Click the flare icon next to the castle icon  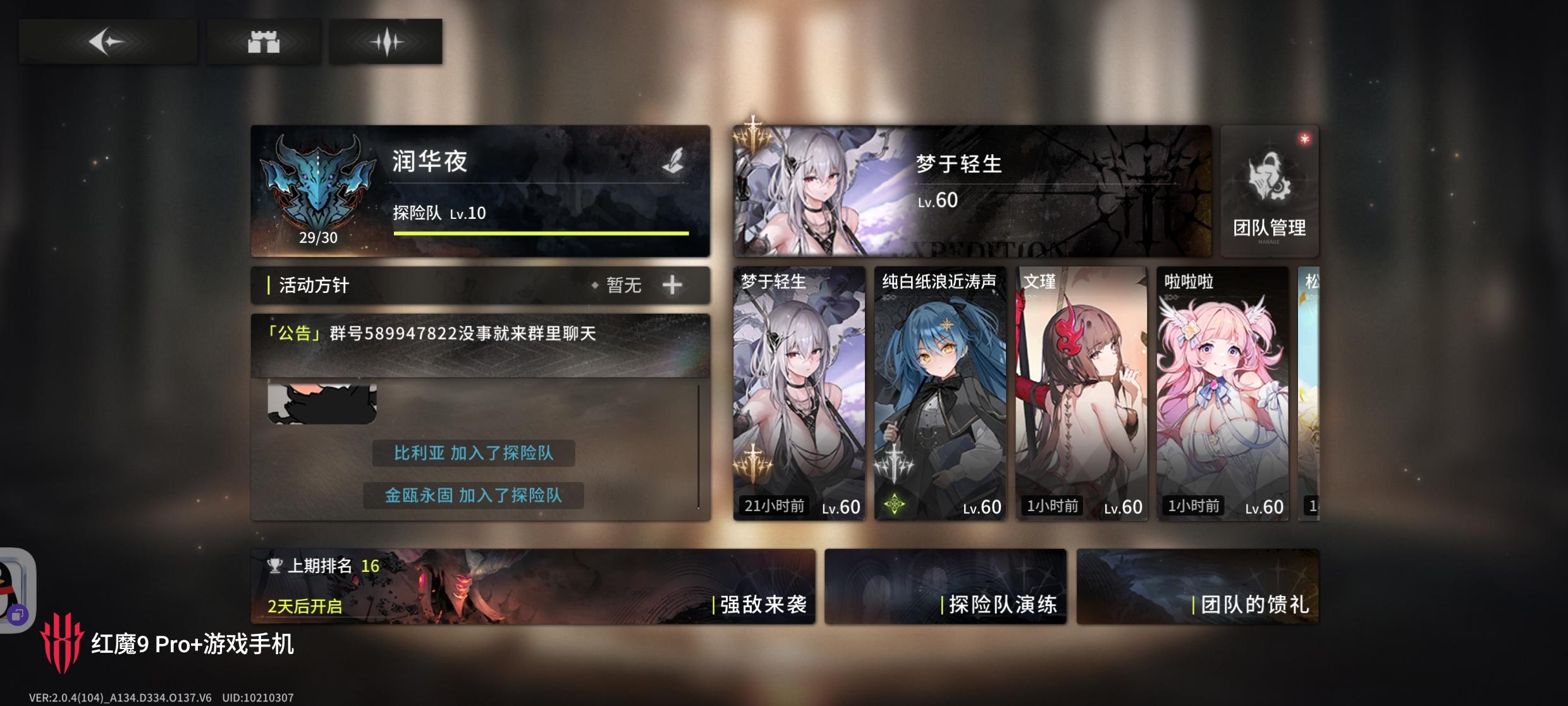[x=384, y=40]
